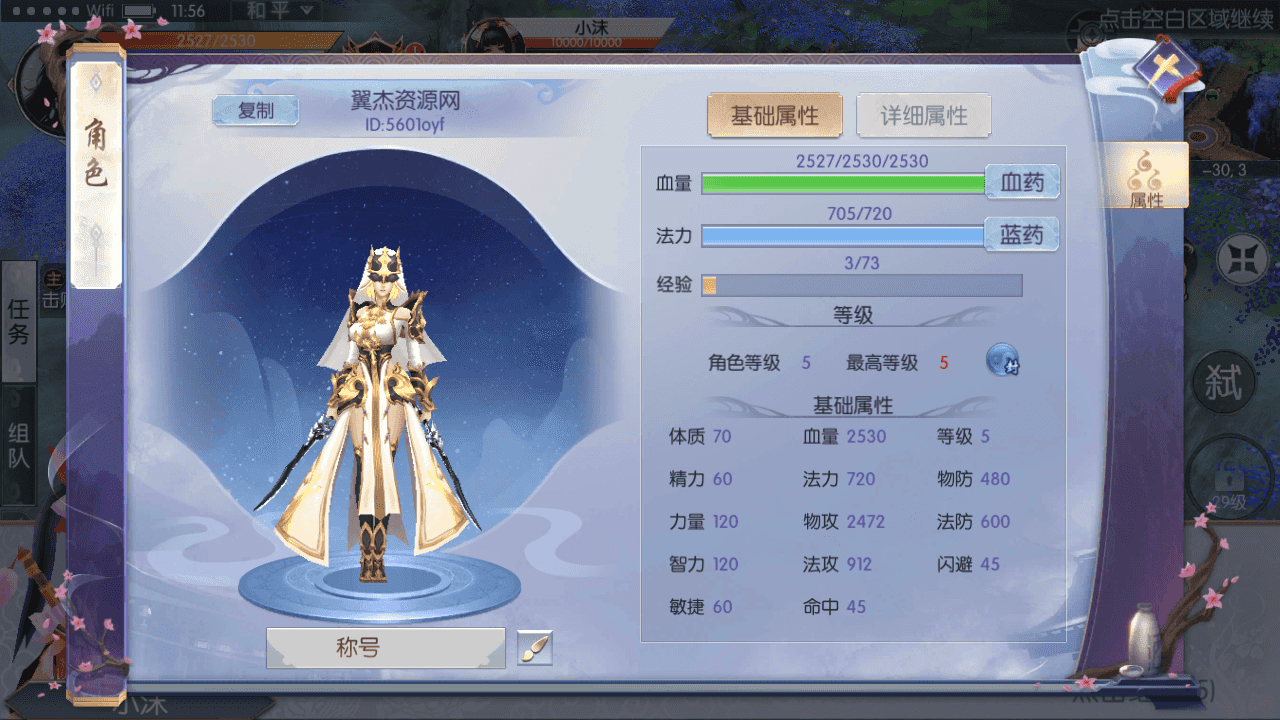Click the 经验 experience progress bar

point(862,286)
